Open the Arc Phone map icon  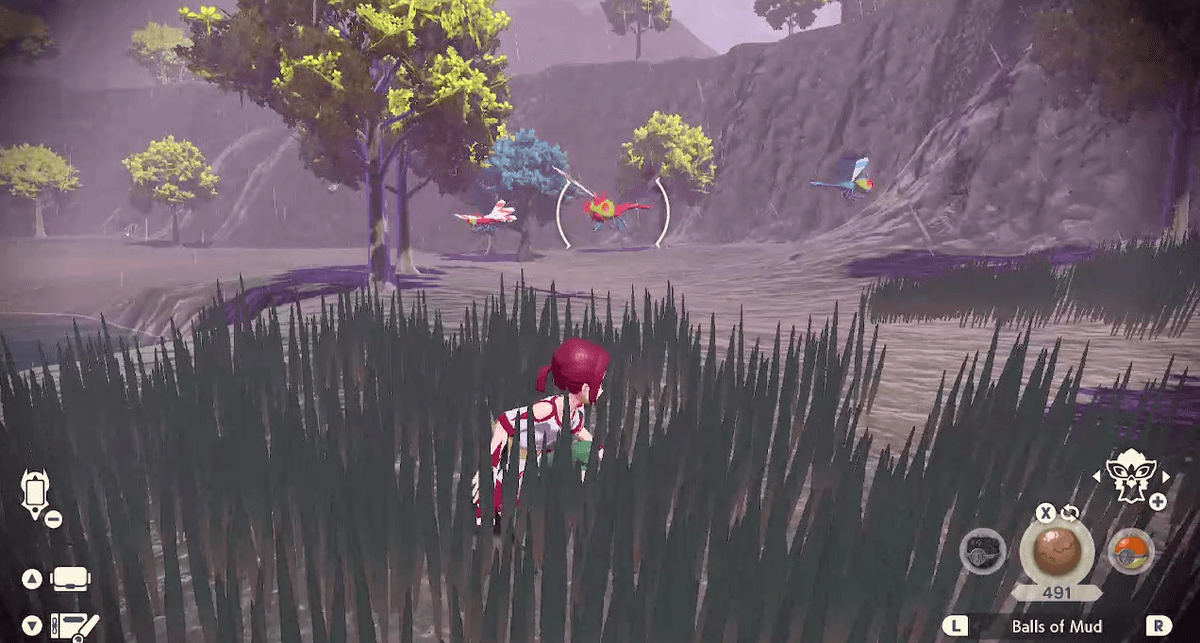click(34, 496)
